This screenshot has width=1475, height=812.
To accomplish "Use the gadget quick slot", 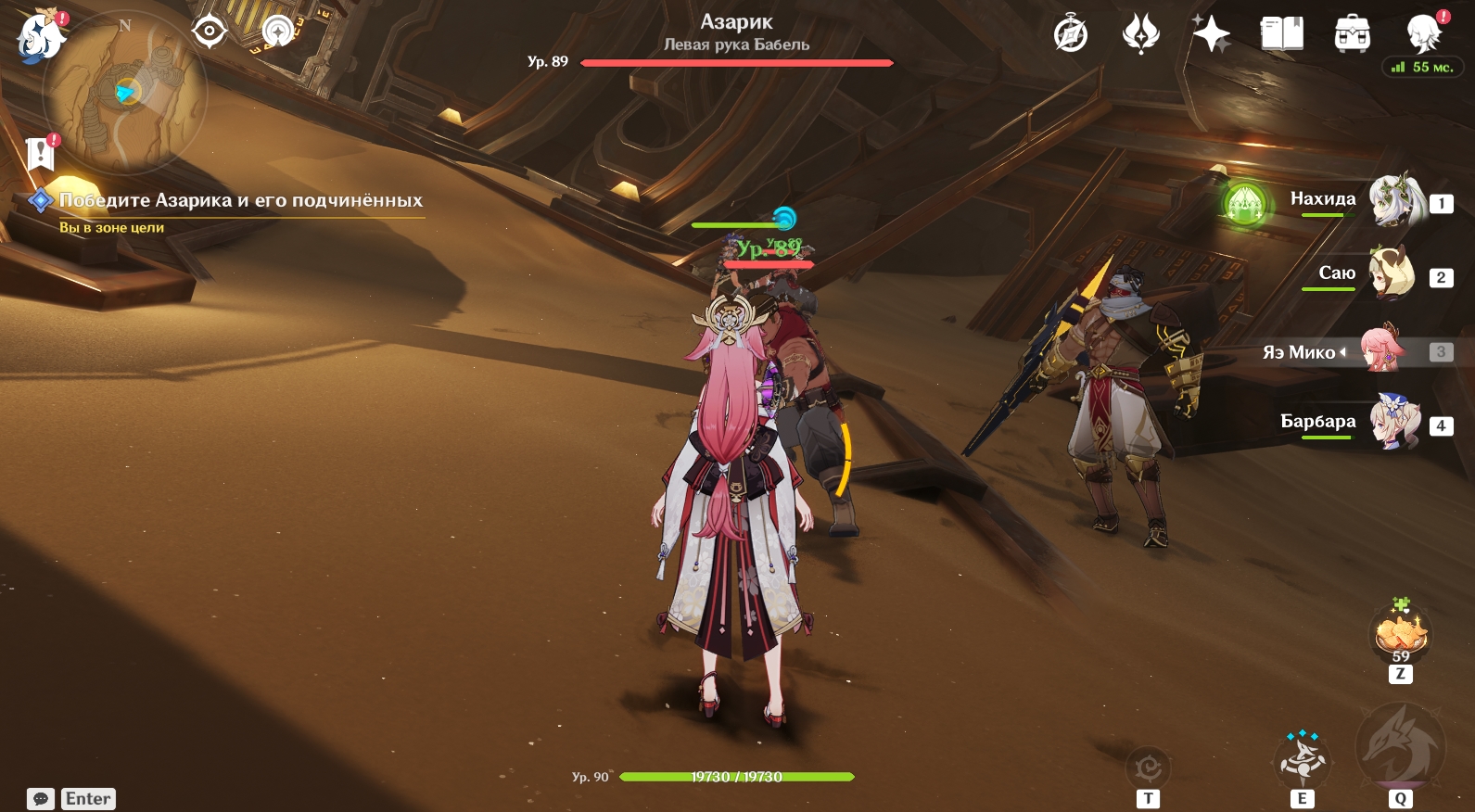I will tap(1148, 768).
